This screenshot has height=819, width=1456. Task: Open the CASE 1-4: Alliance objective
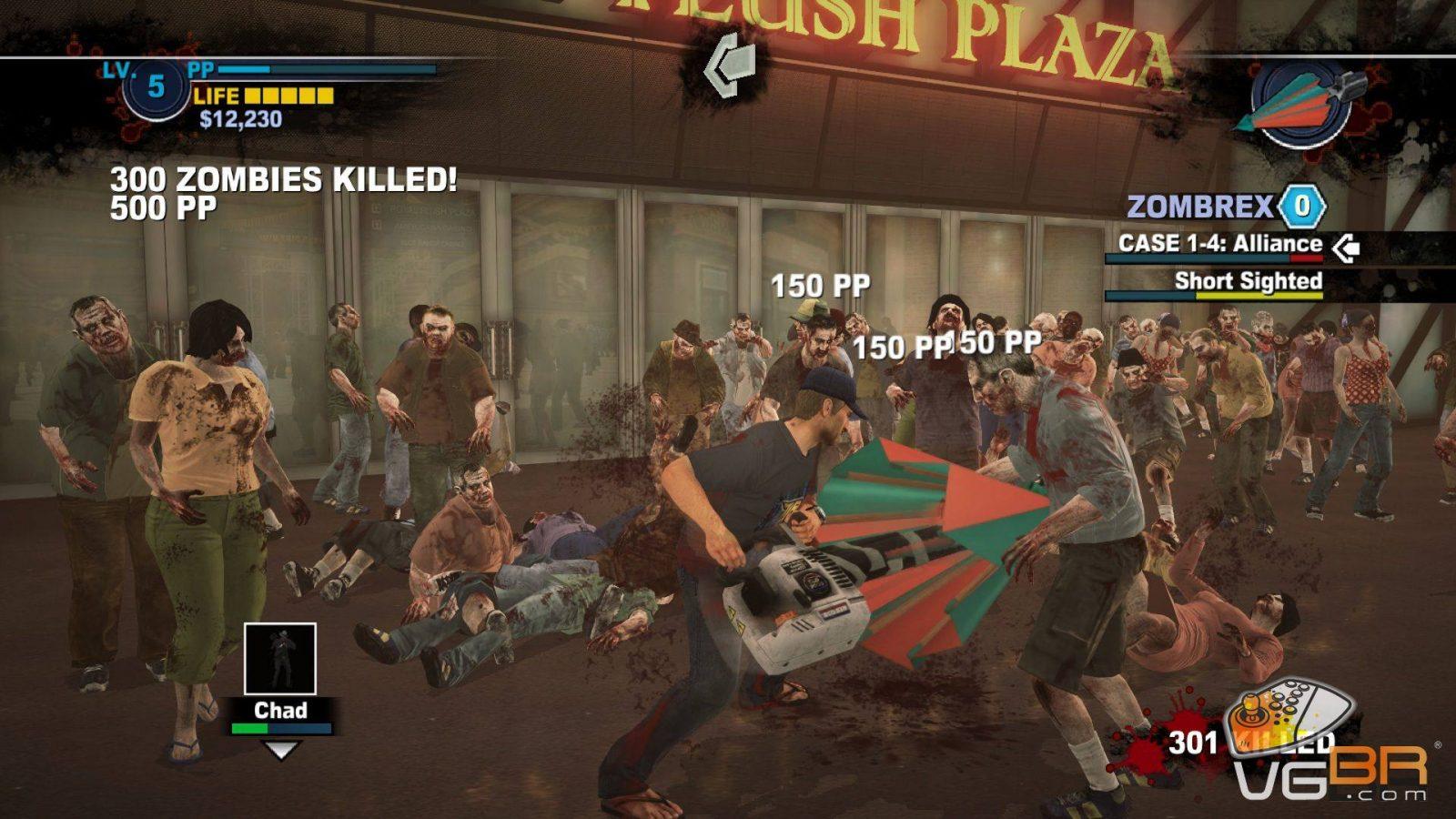(1219, 244)
